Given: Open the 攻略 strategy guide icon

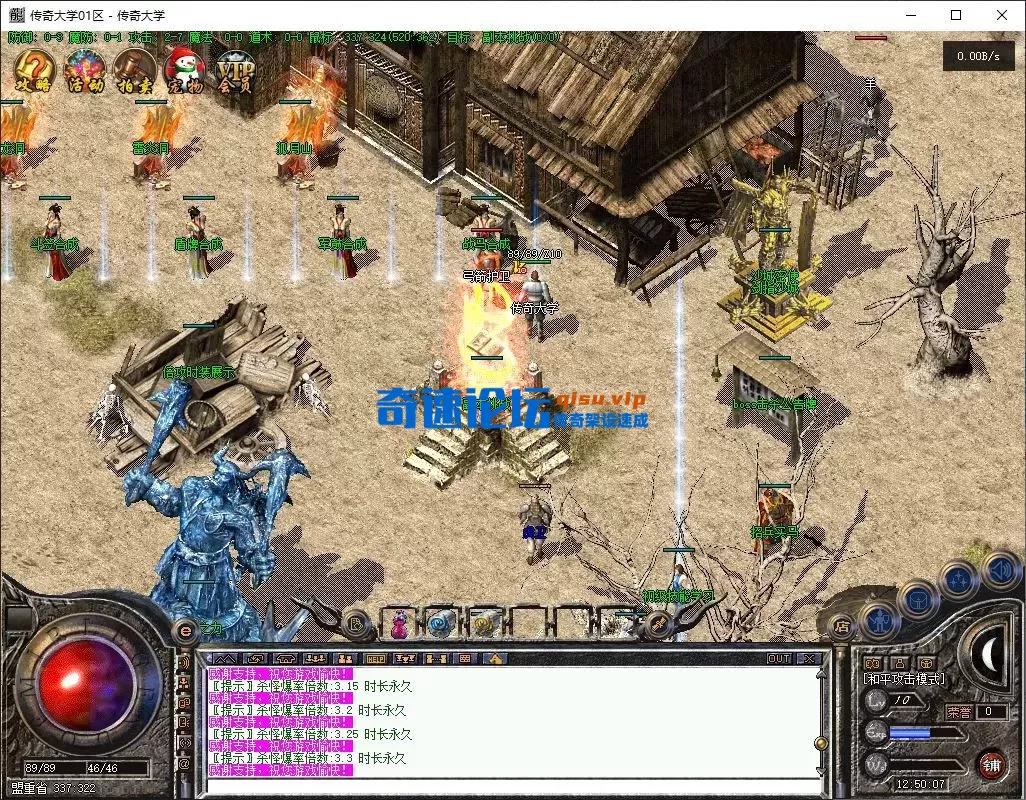Looking at the screenshot, I should [x=34, y=71].
